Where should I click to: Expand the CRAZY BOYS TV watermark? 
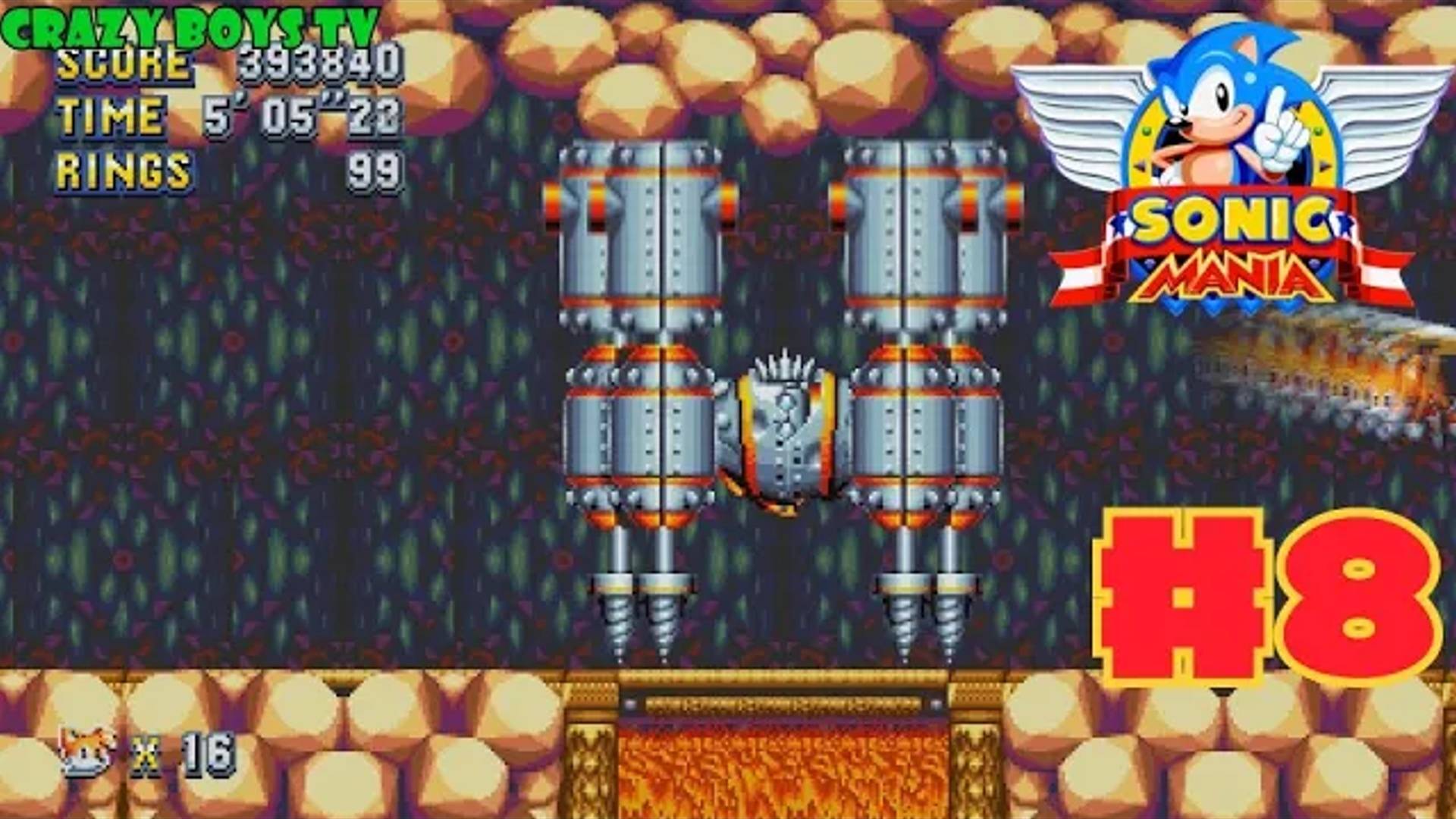coord(190,23)
